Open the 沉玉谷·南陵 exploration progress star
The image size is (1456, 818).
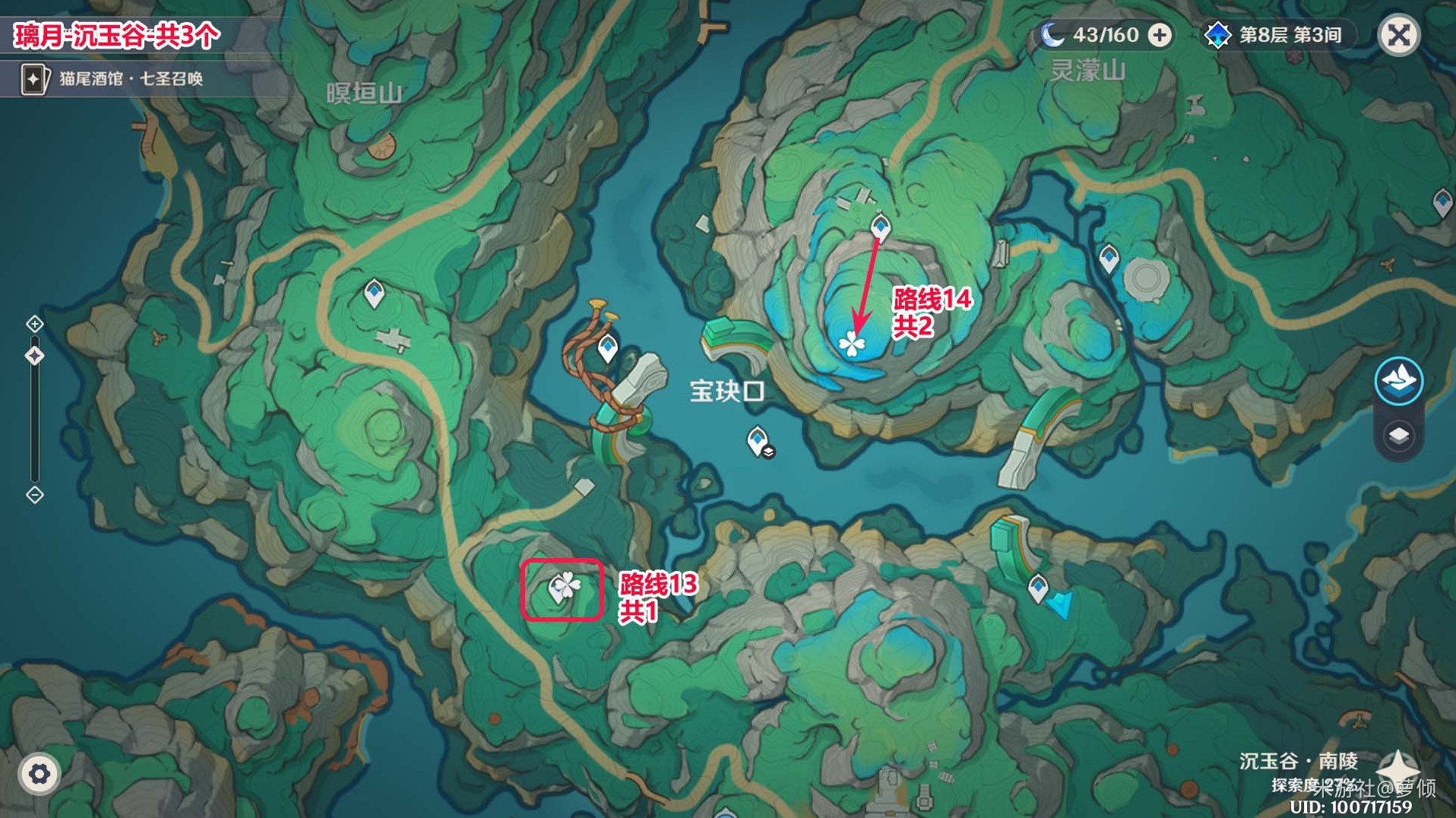coord(1397,766)
